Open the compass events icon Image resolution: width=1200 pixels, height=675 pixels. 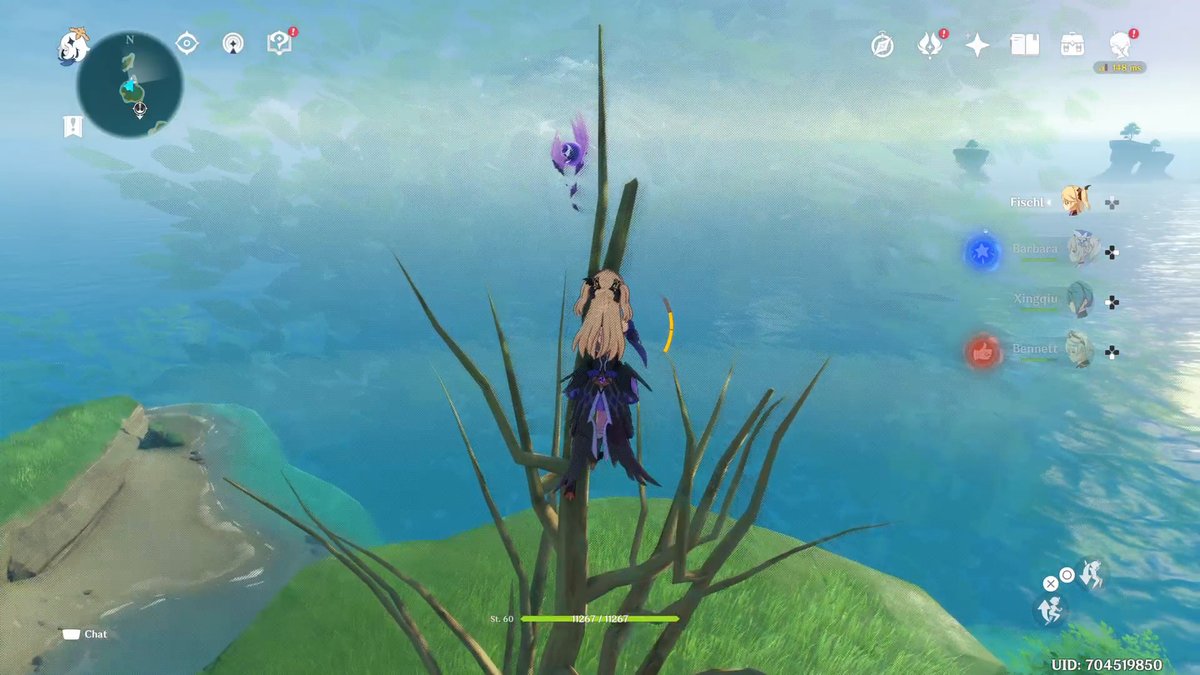point(882,45)
